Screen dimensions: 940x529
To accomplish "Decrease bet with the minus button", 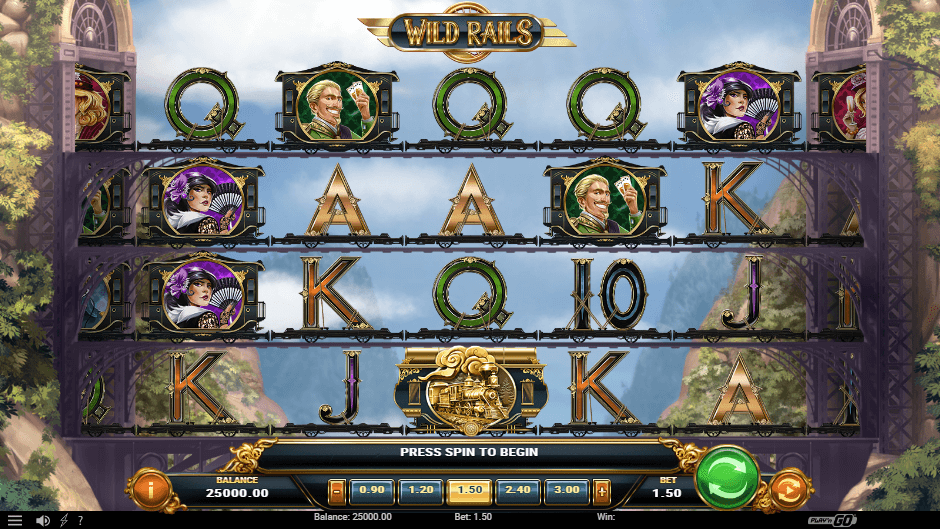I will (337, 491).
